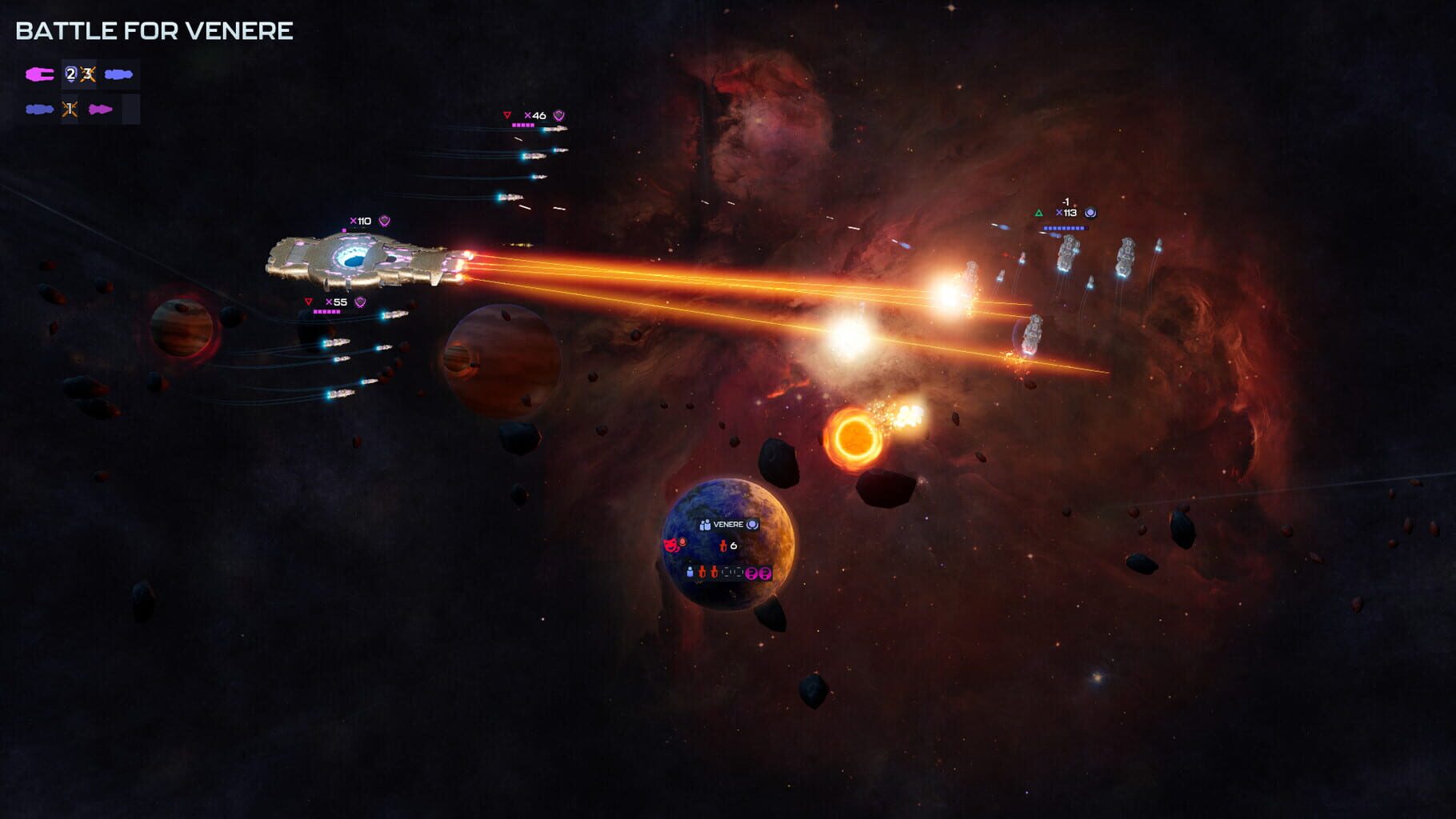Click the red theater-mask event icon on Venere
1456x819 pixels.
tap(671, 545)
